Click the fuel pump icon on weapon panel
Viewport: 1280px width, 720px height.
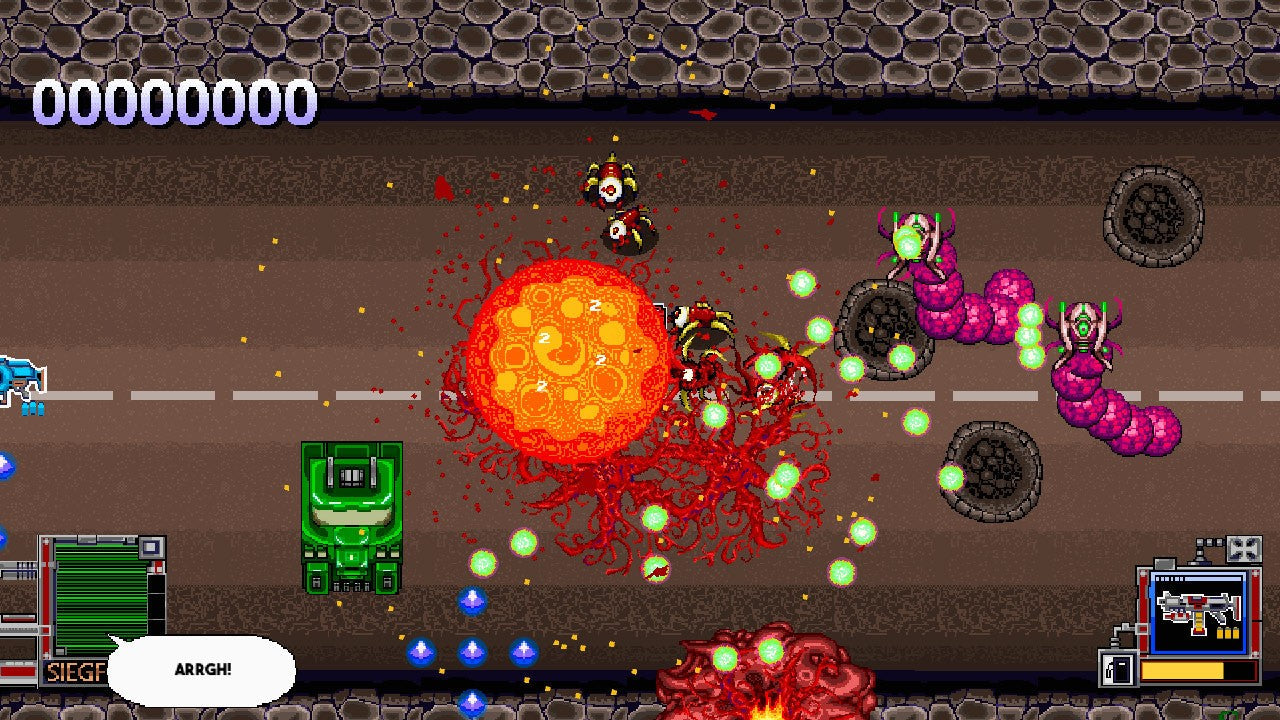point(1119,670)
